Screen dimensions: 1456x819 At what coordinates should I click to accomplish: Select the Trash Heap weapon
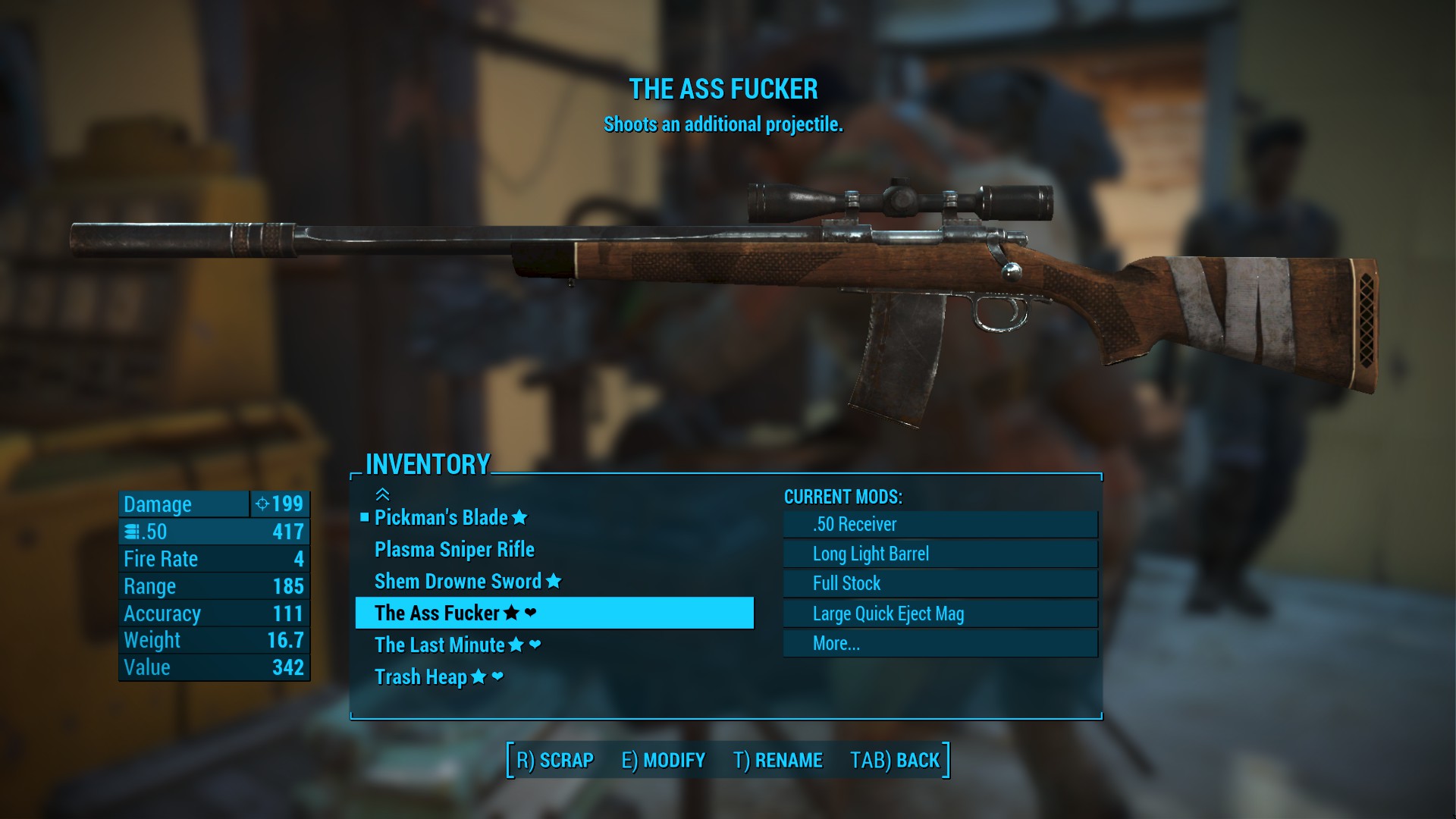(421, 677)
